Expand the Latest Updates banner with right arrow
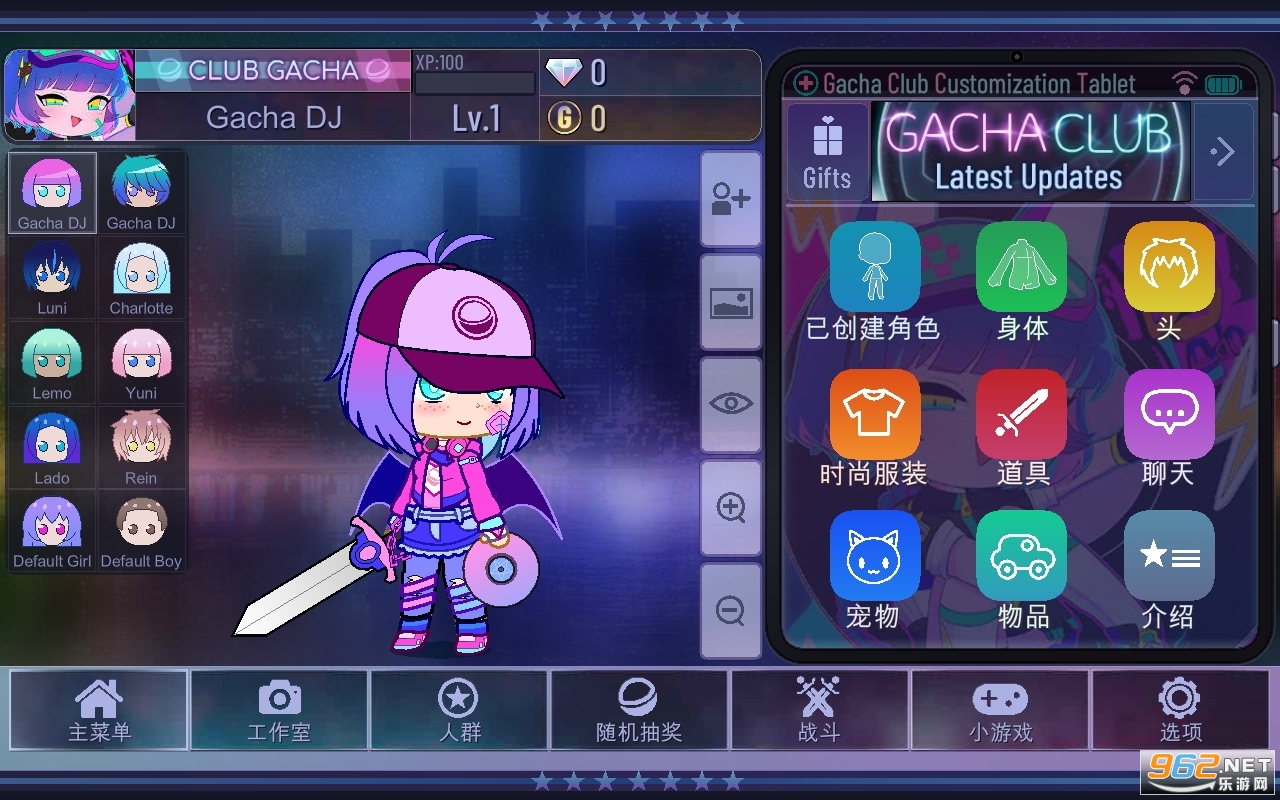The width and height of the screenshot is (1280, 800). point(1222,150)
